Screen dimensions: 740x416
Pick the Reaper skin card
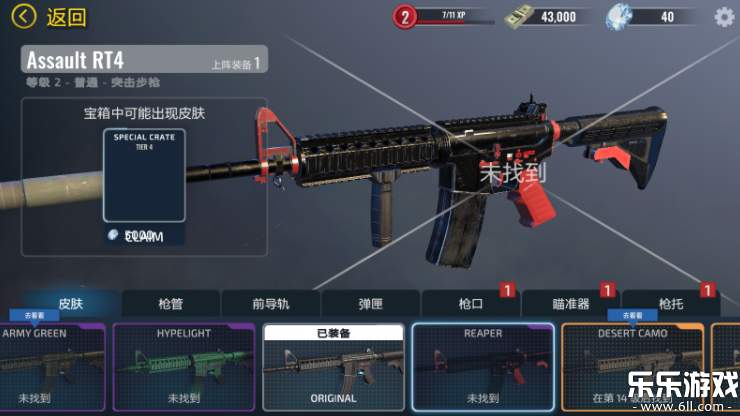482,366
